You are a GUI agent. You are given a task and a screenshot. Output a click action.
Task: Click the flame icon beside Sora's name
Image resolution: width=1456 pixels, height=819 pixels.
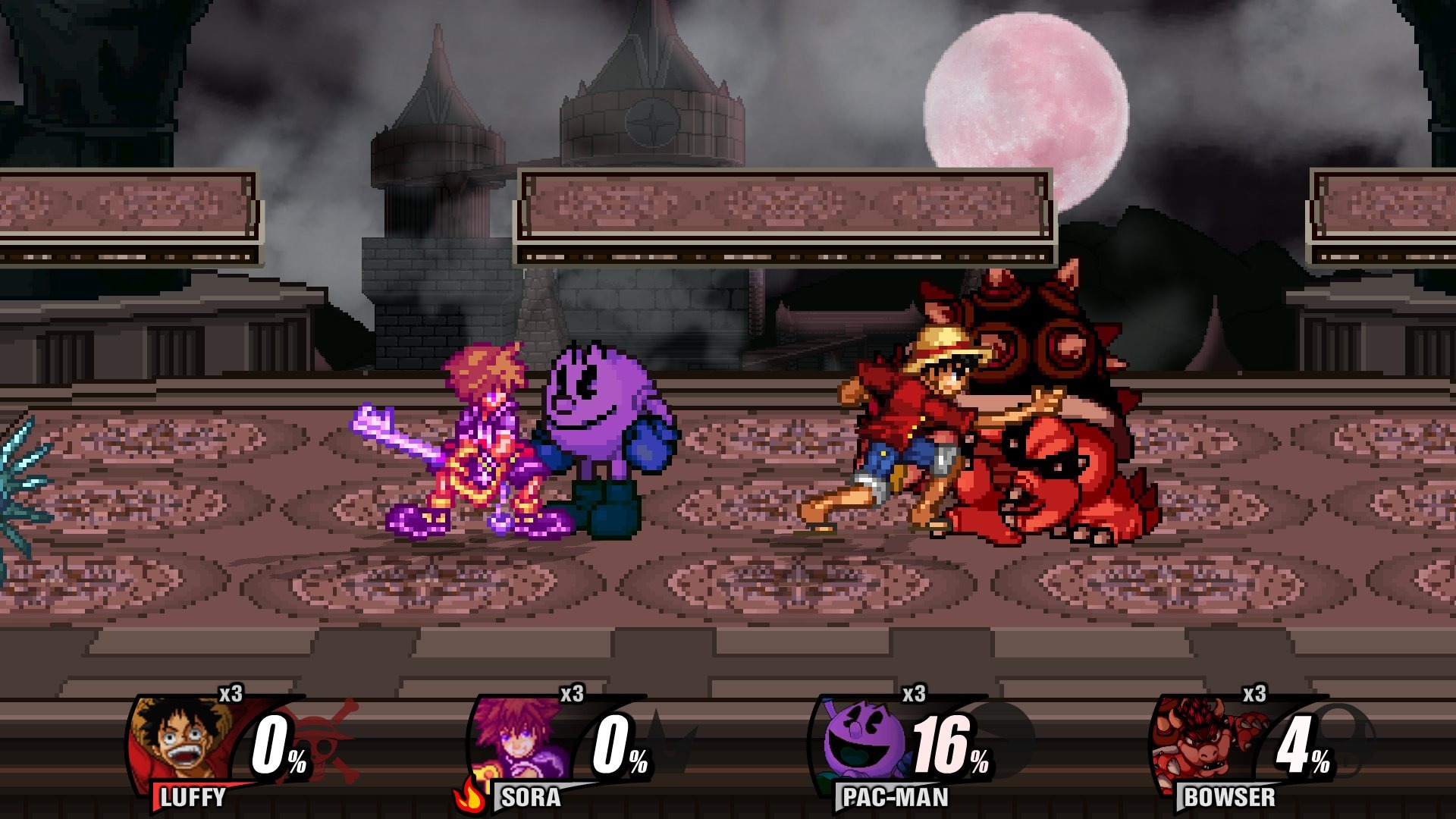coord(470,796)
